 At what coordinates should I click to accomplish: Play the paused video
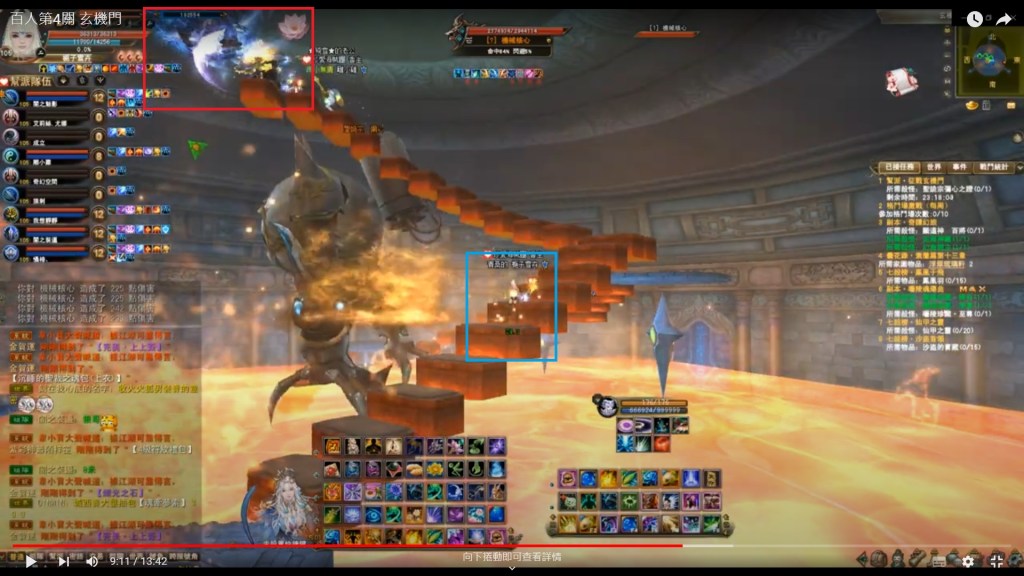pyautogui.click(x=30, y=562)
